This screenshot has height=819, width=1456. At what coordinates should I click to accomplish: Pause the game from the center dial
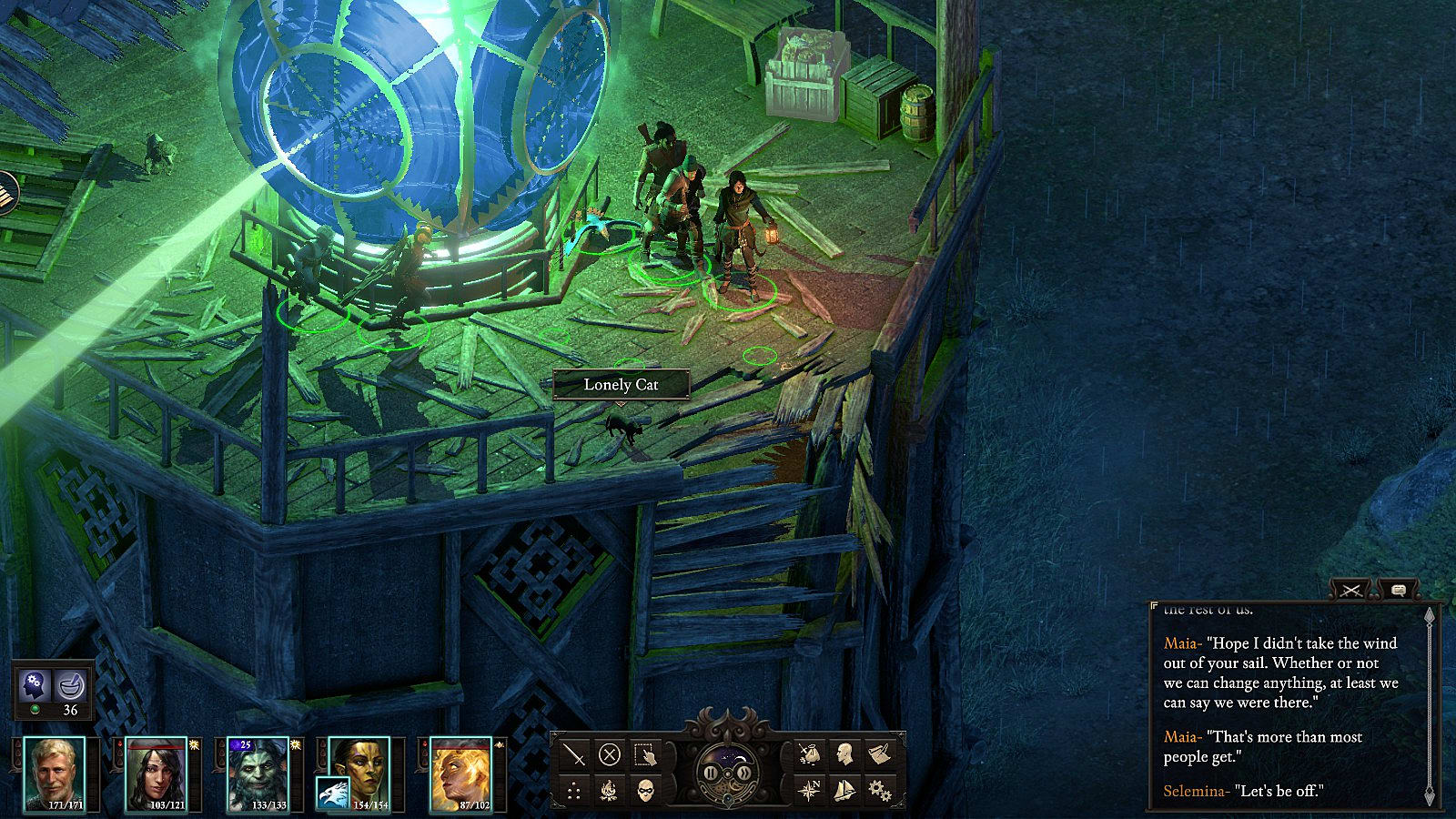[711, 773]
